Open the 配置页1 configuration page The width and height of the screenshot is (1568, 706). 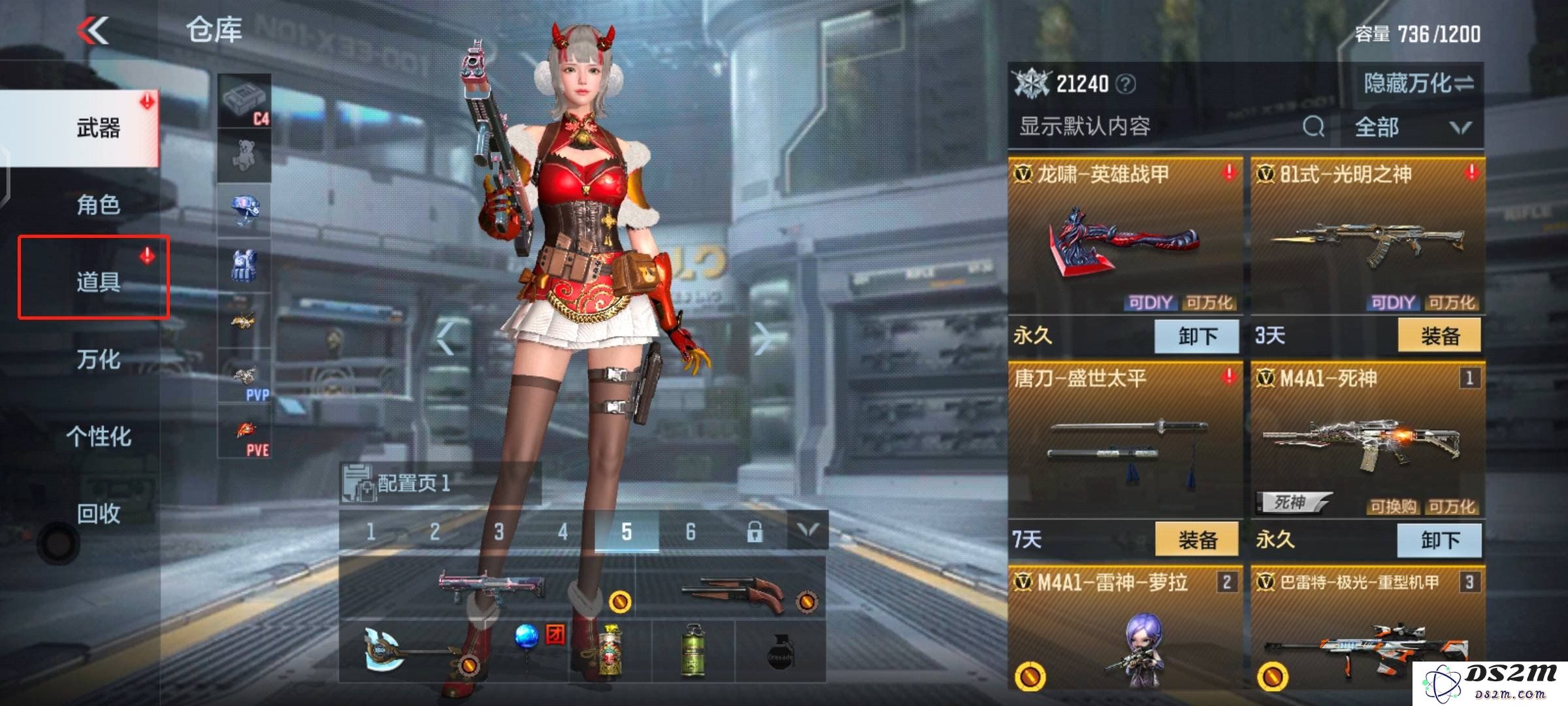point(413,484)
